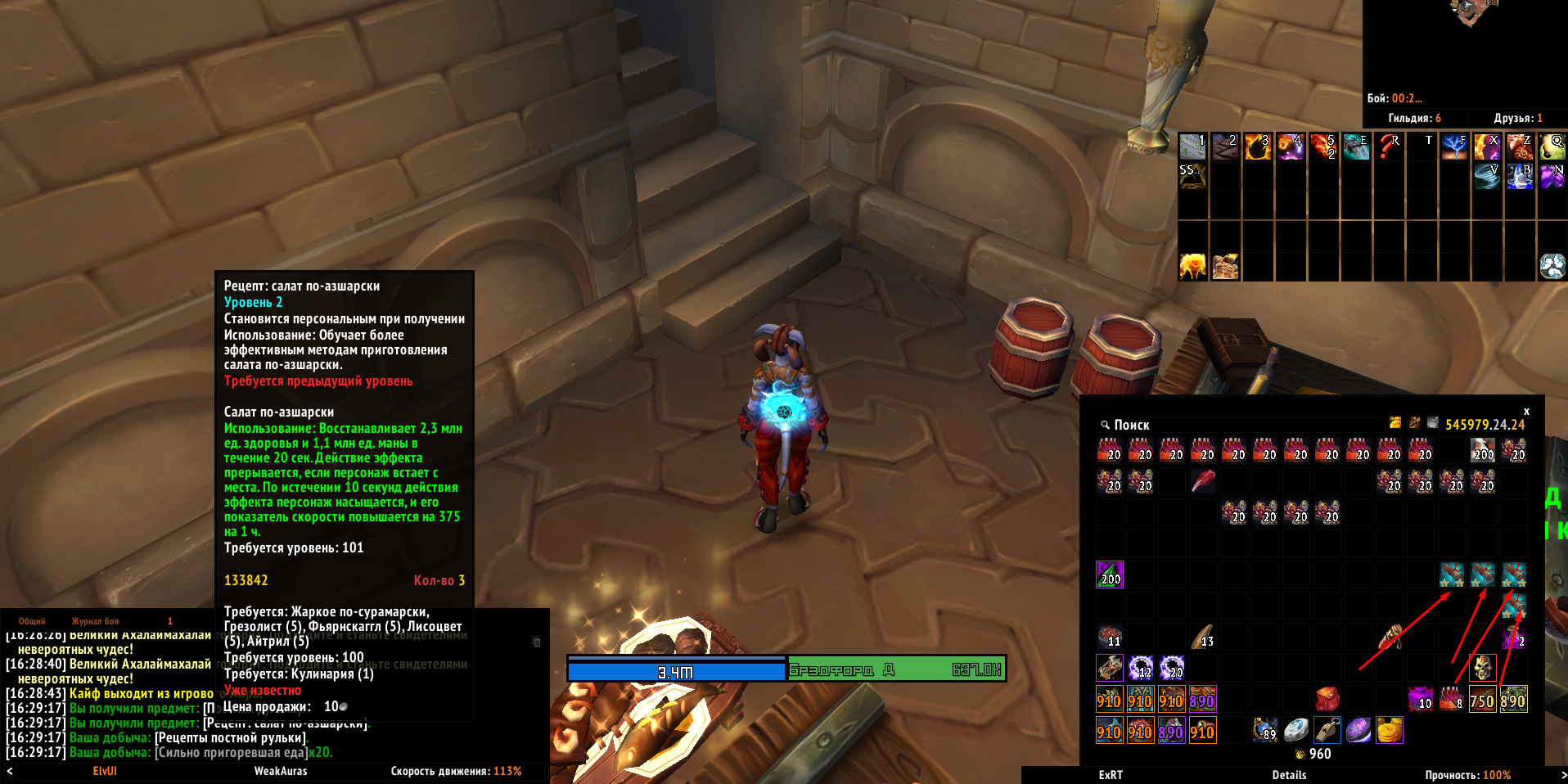Select the red raw meat item
Viewport: 1568px width, 784px height.
[x=1202, y=480]
